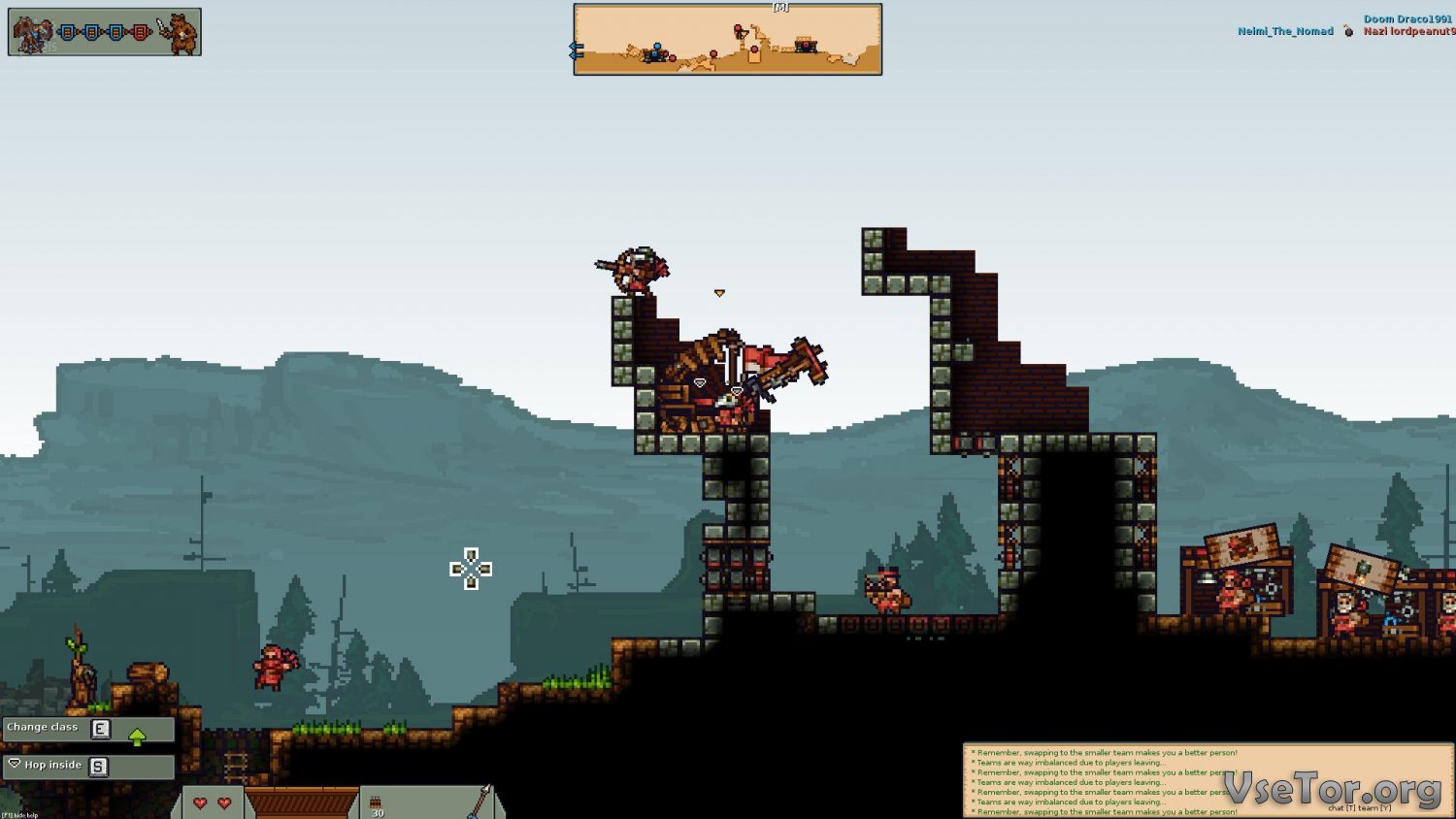Select the arrows stack in the HUD

[376, 804]
